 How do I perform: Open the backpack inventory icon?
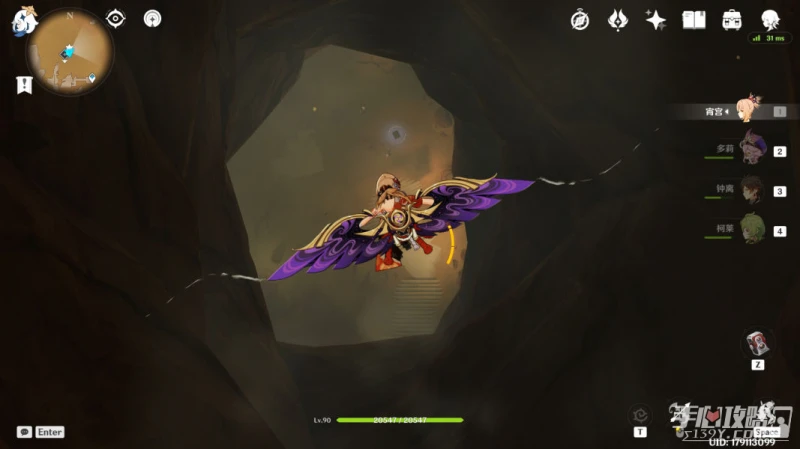(732, 19)
